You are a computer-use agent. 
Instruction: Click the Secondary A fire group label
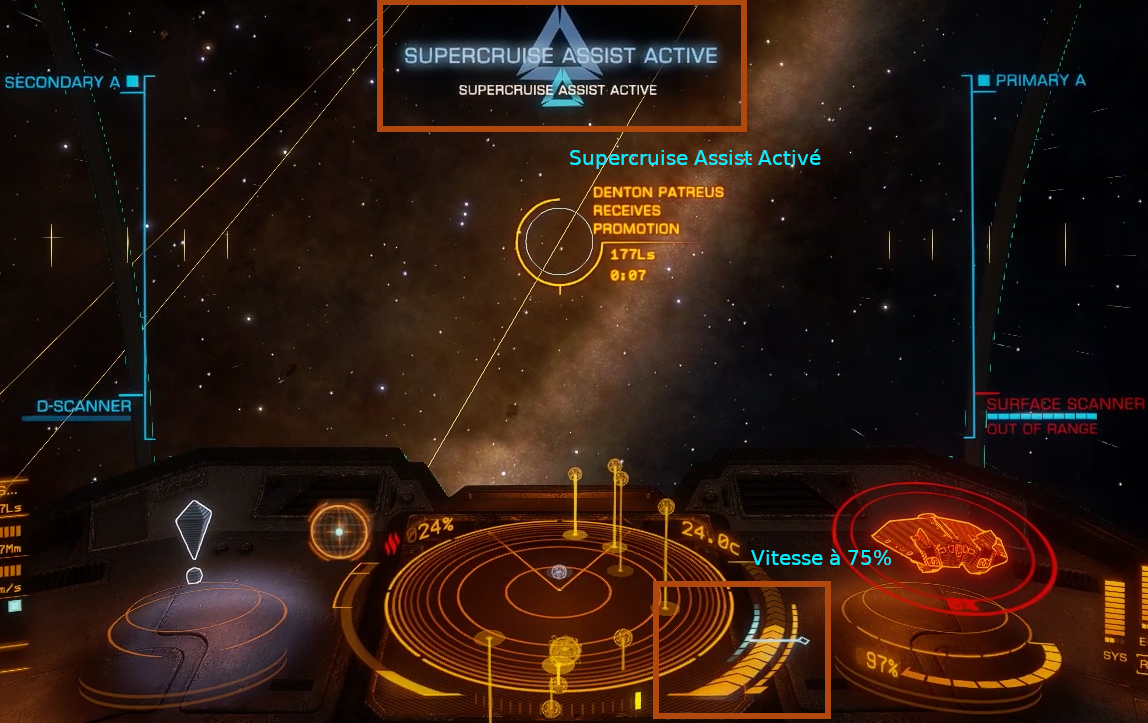[x=62, y=83]
